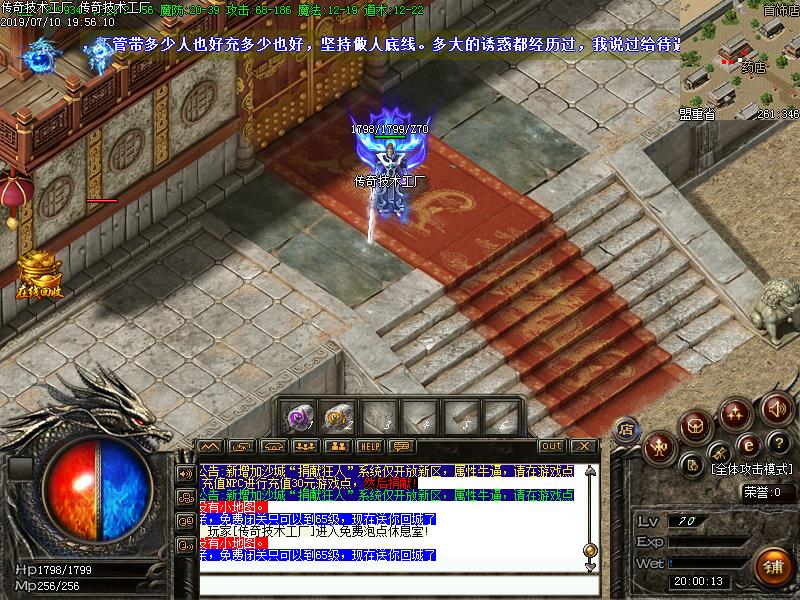
Task: Open the character equipment round button
Action: point(660,448)
